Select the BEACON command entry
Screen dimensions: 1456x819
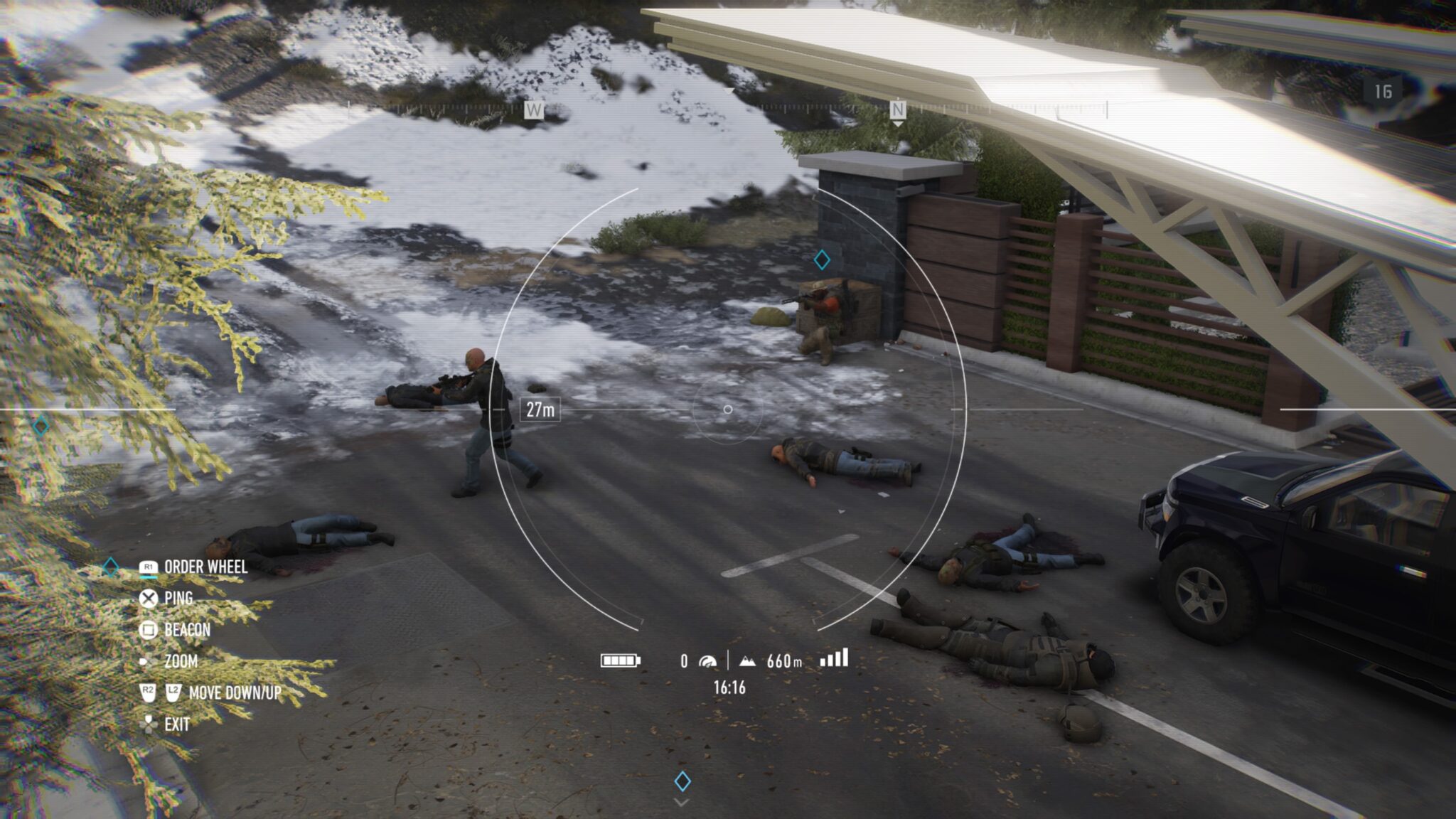(x=186, y=628)
